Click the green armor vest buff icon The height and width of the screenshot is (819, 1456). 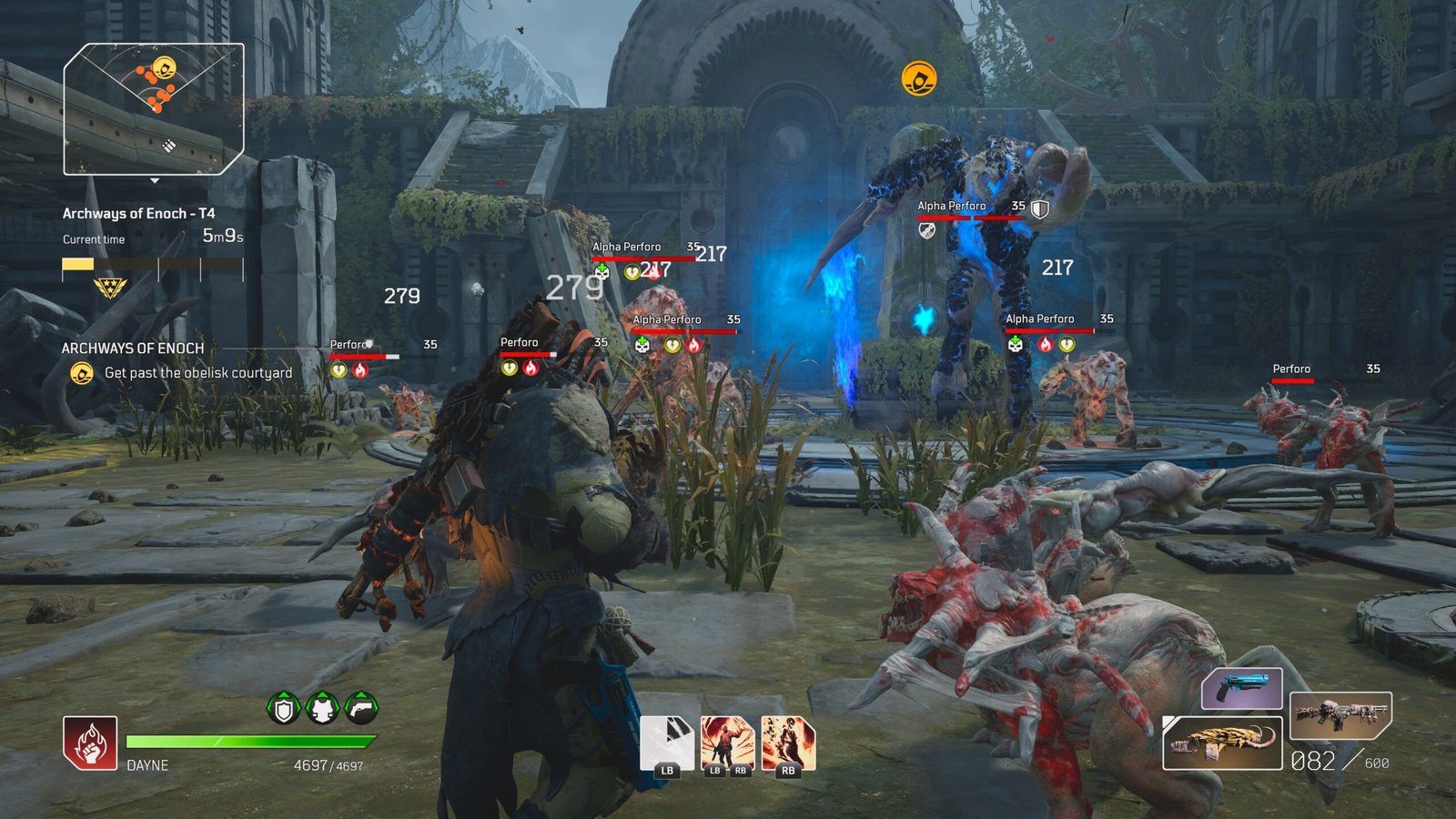click(x=323, y=708)
